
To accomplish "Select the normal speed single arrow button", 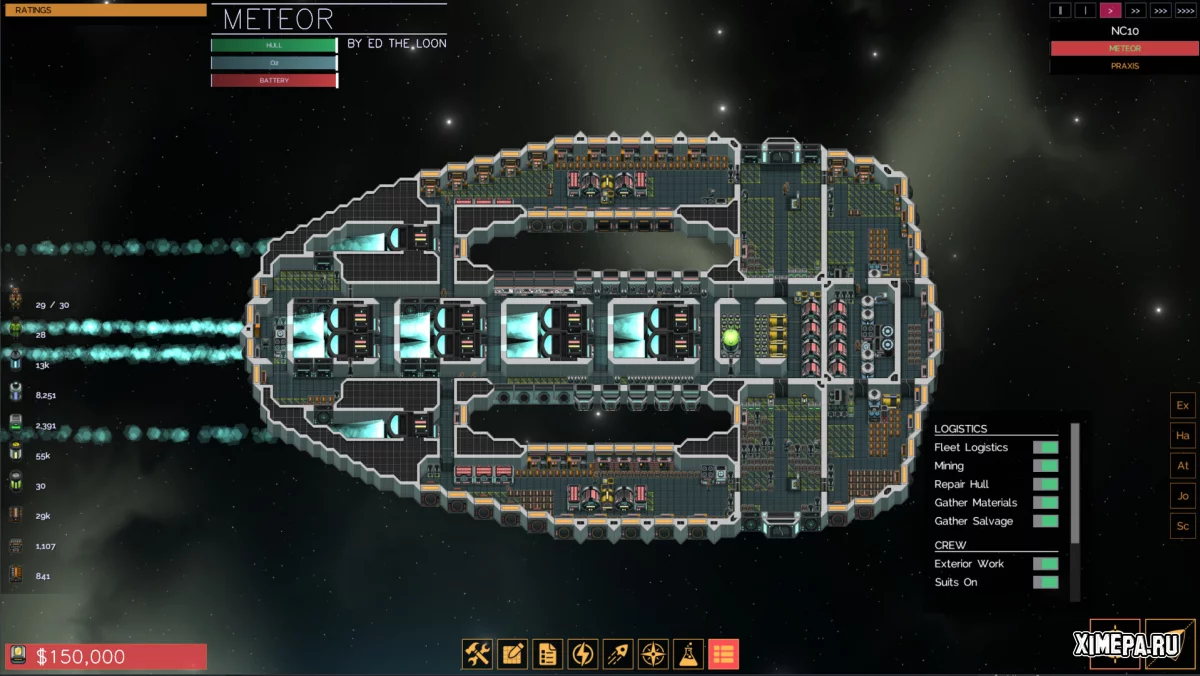I will pos(1110,10).
